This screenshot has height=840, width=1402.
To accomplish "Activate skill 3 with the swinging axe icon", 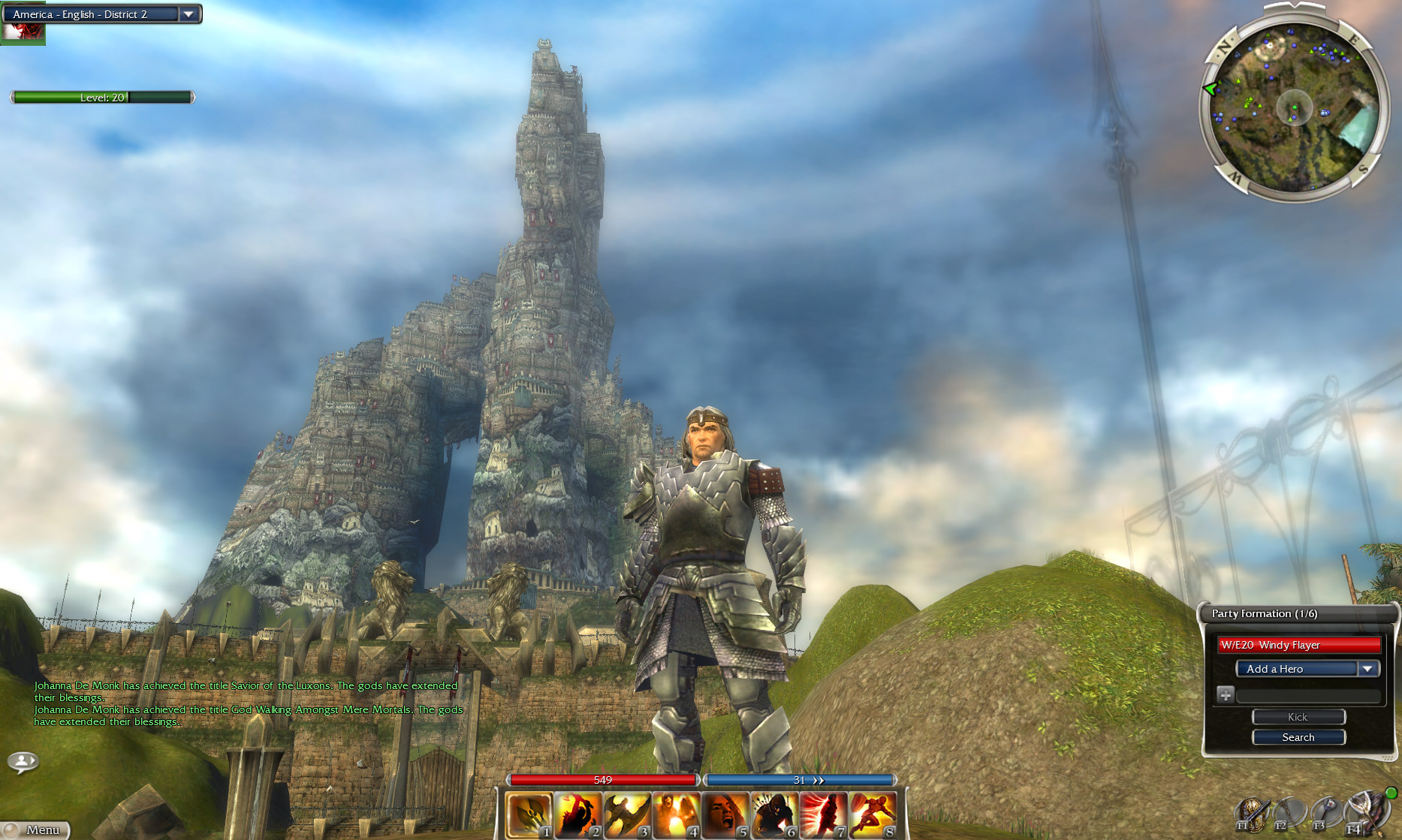I will (627, 816).
